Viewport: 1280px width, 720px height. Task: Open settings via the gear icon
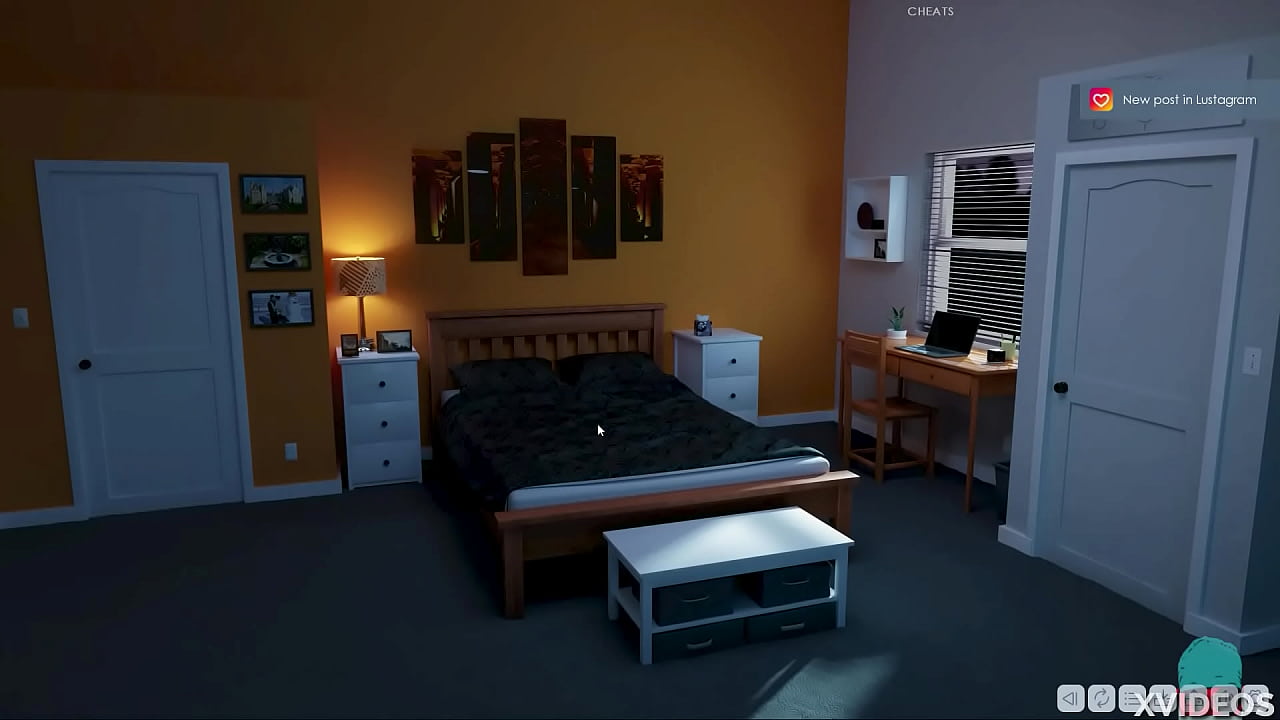(x=1255, y=700)
